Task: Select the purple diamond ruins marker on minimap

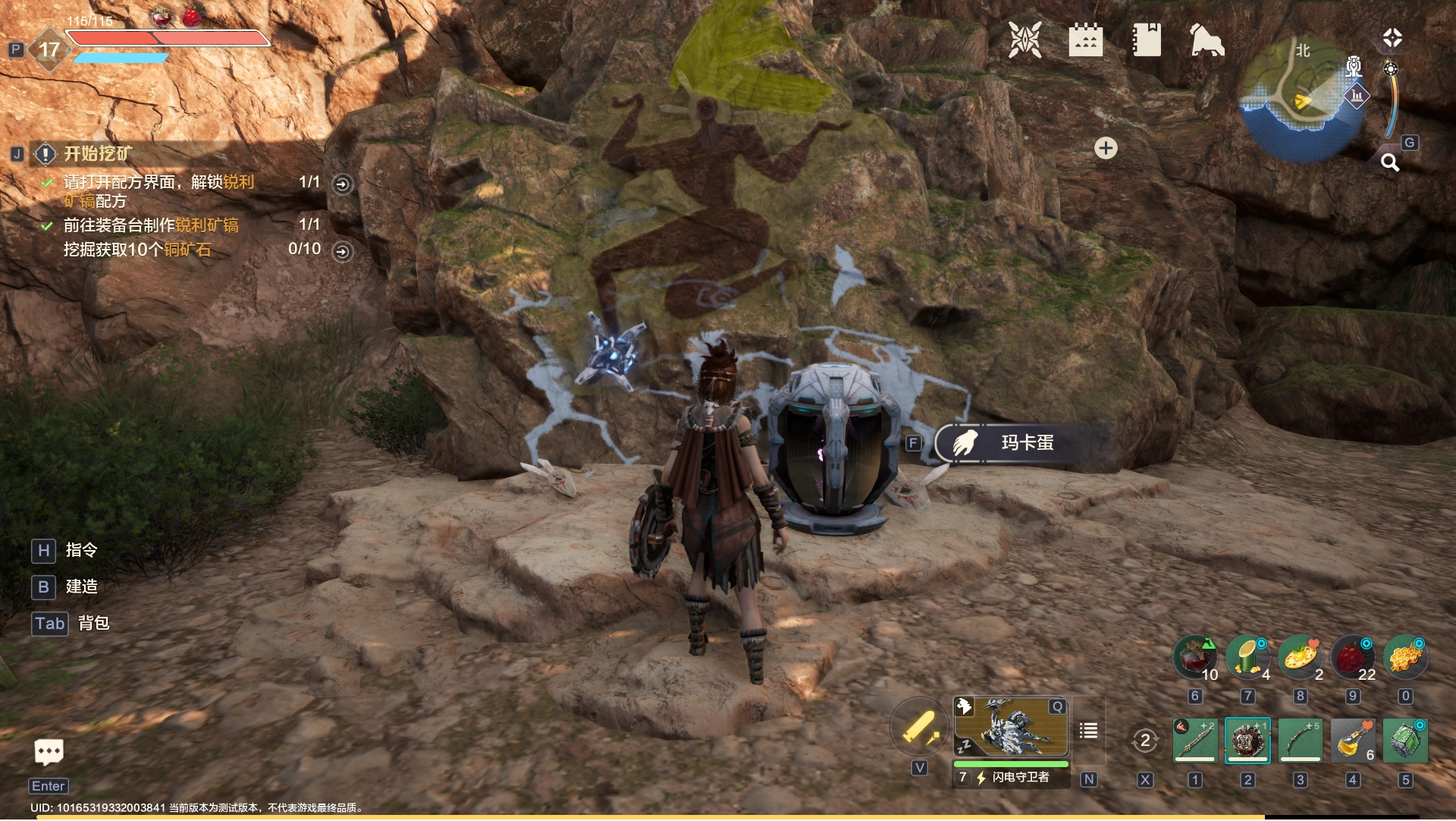Action: pos(1357,96)
